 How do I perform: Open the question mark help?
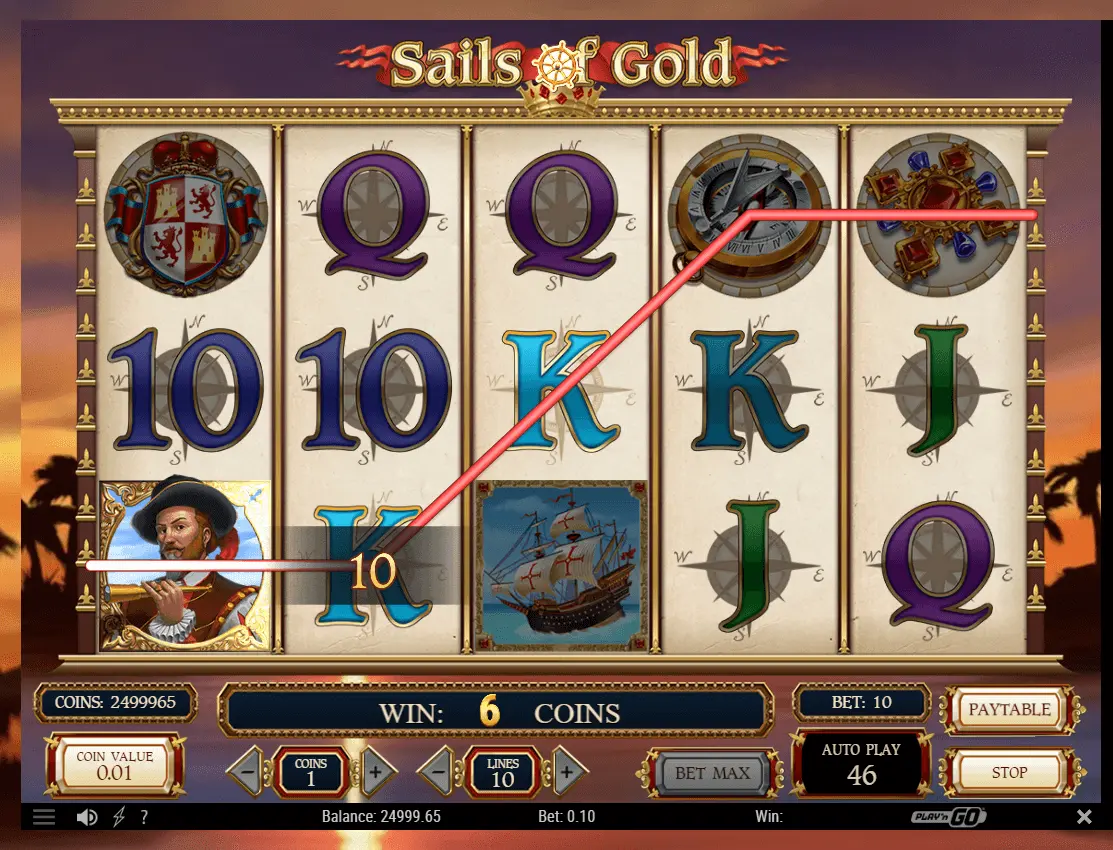coord(144,817)
